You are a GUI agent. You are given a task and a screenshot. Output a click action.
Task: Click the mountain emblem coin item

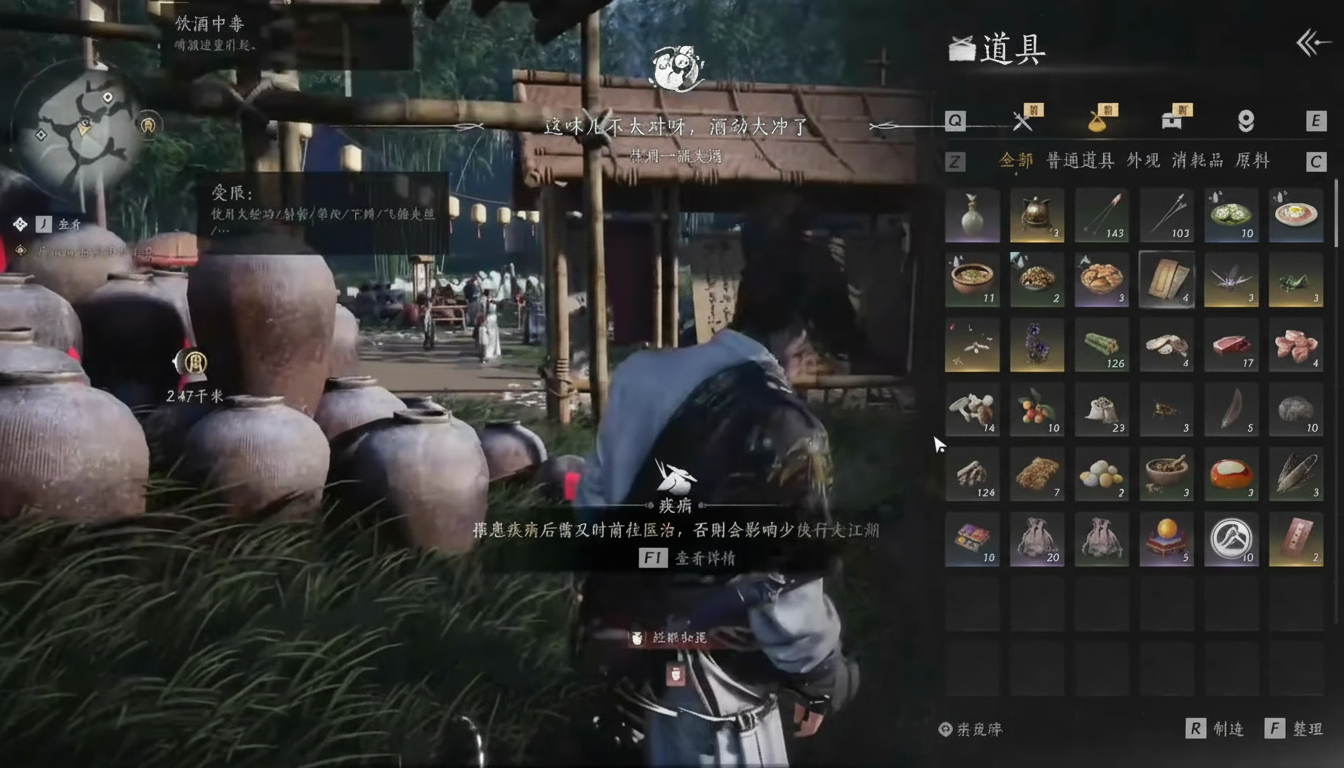coord(1231,539)
